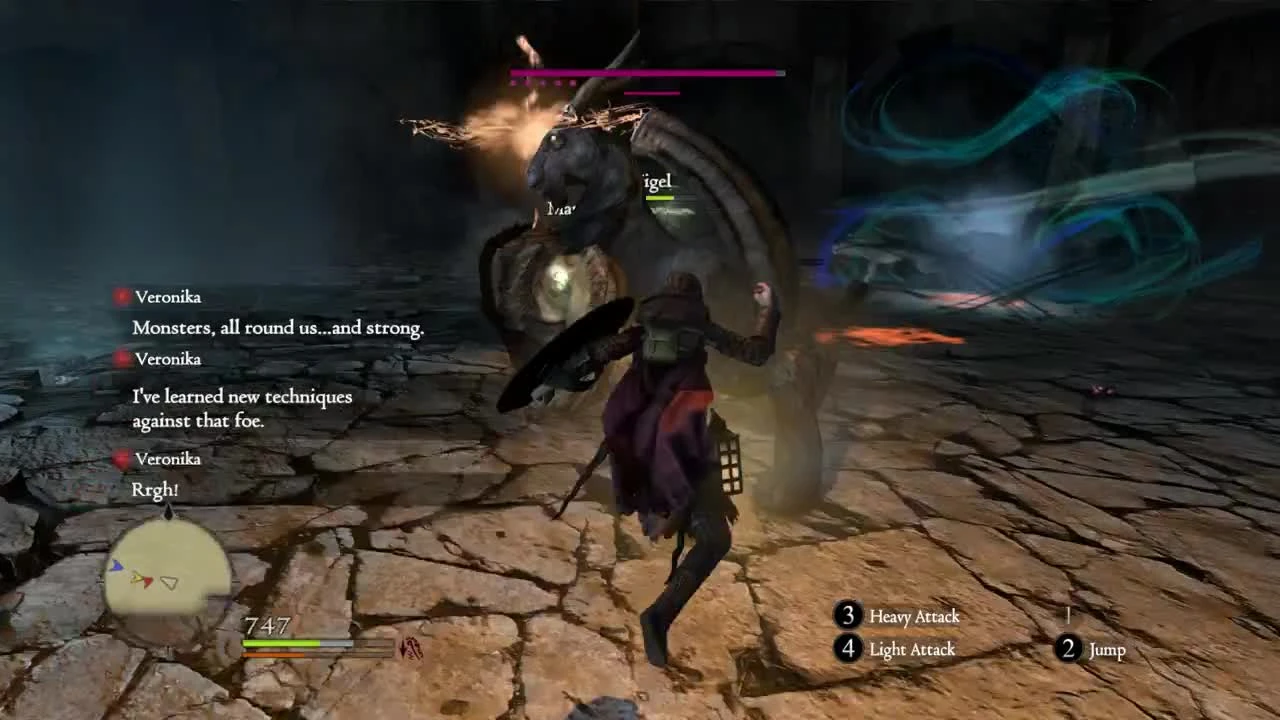Click the red speech icon beside the second Veronika entry
The height and width of the screenshot is (720, 1280).
[122, 357]
